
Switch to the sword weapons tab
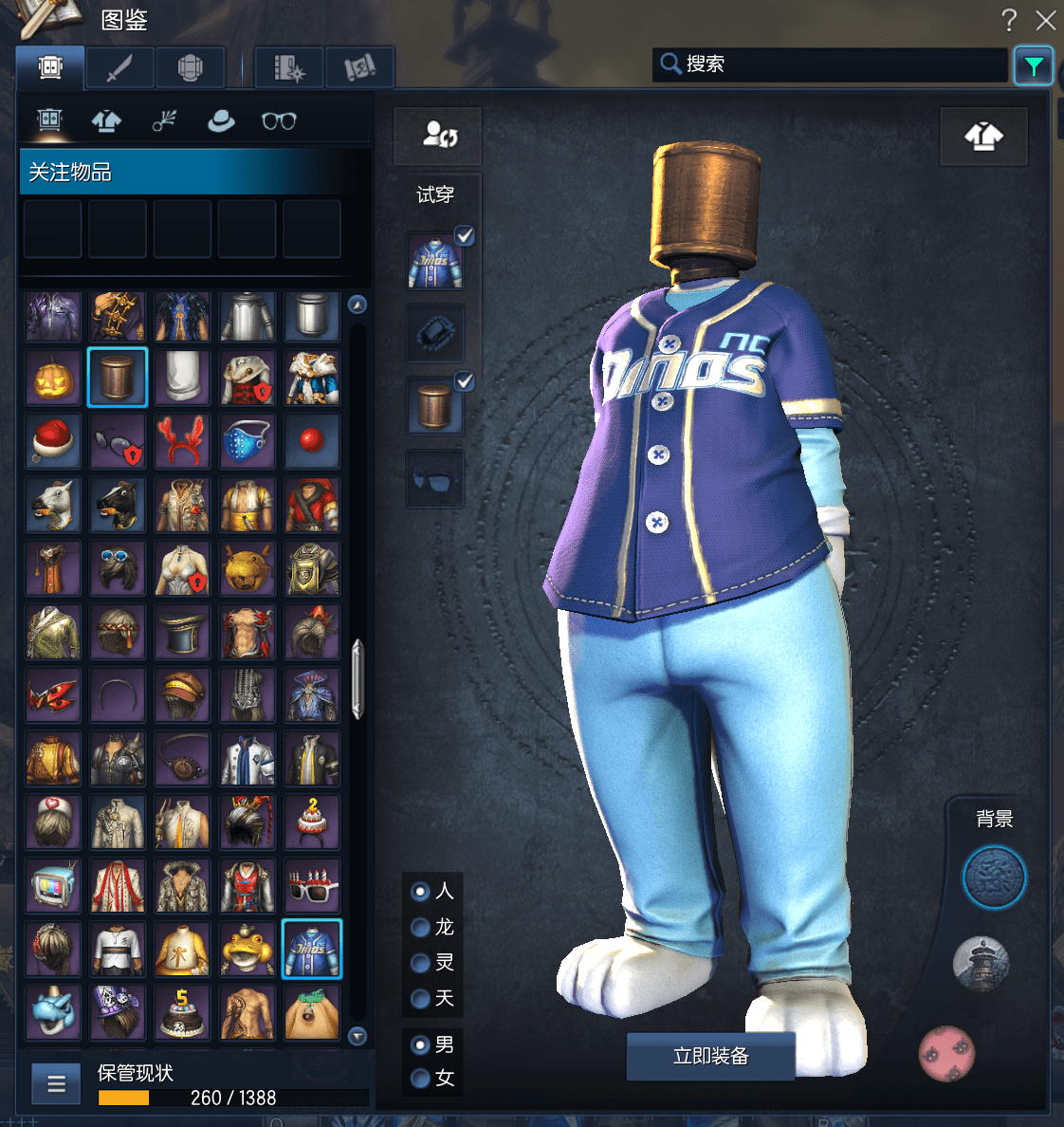pyautogui.click(x=119, y=68)
